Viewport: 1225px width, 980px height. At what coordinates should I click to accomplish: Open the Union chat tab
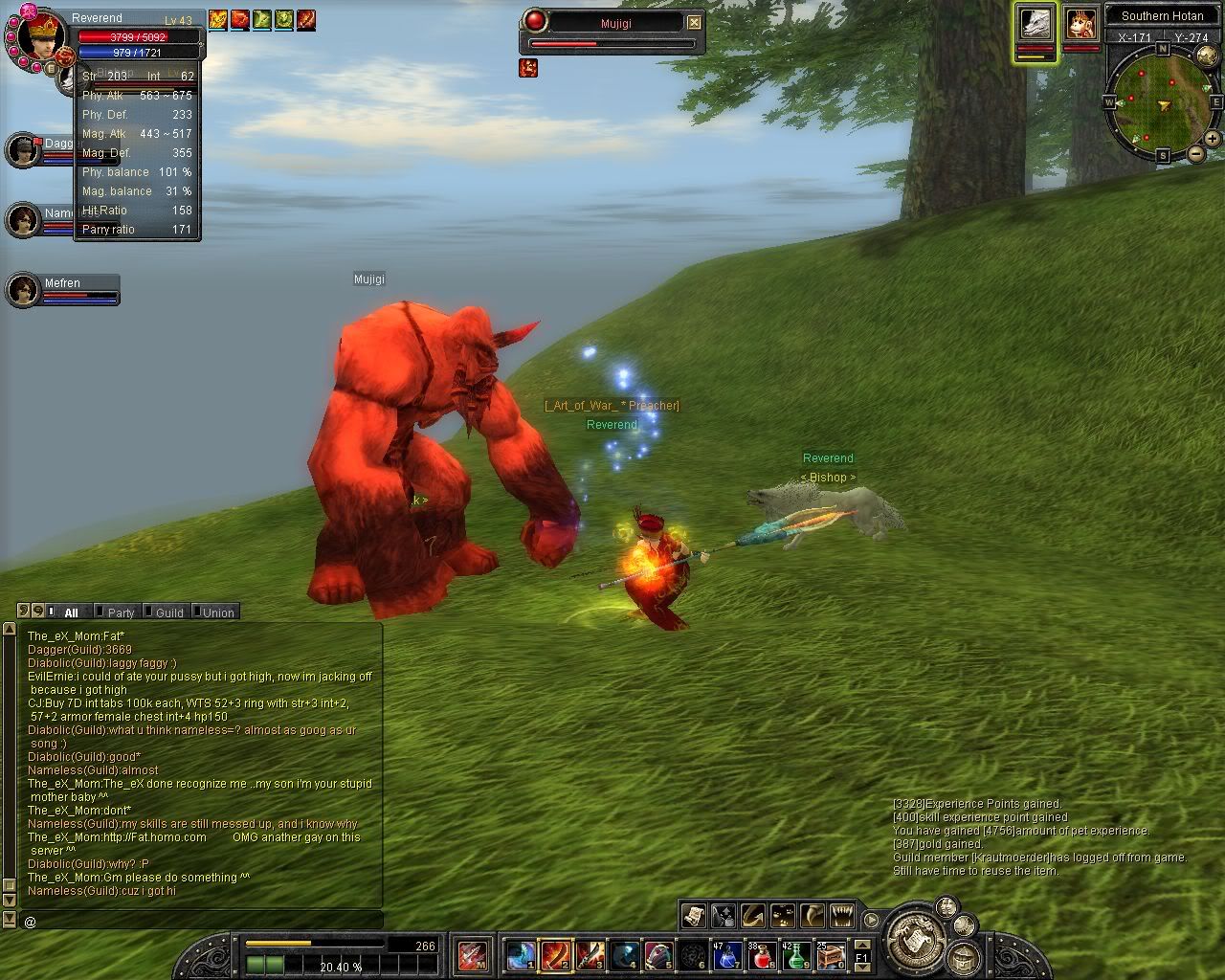218,612
